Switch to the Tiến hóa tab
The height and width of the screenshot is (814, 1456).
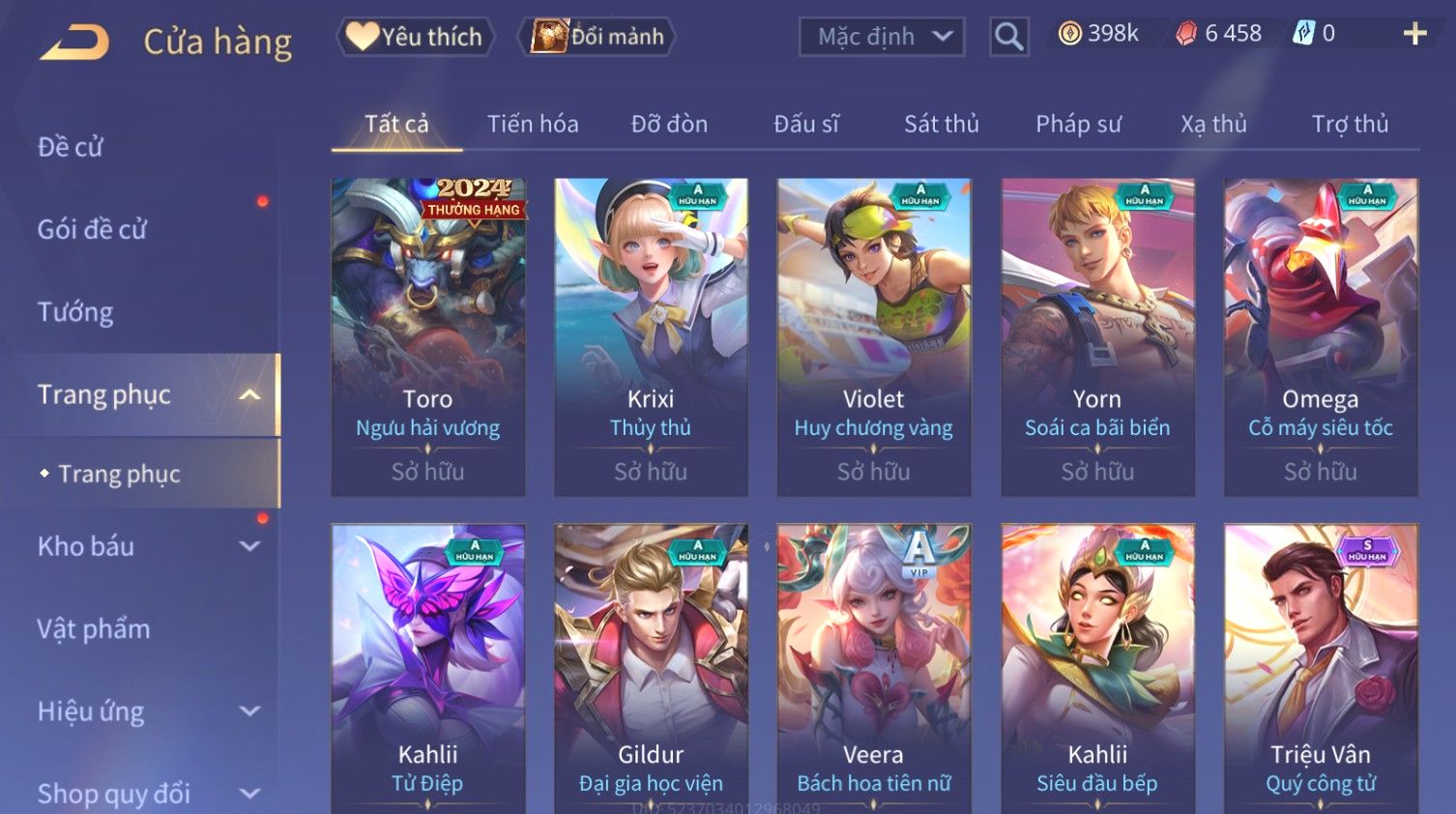533,124
